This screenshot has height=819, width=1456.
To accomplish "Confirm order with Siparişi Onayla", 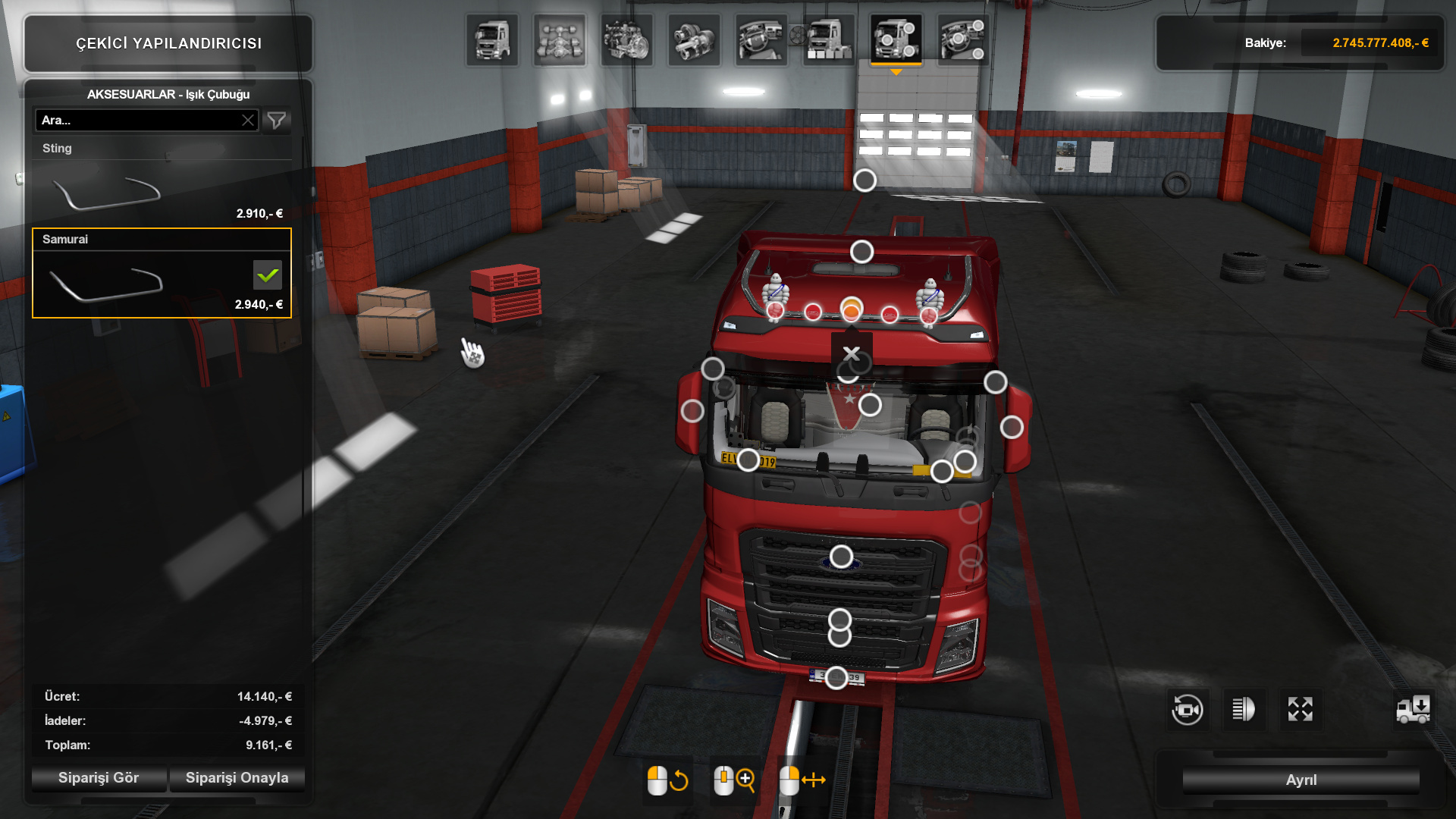I will coord(237,778).
